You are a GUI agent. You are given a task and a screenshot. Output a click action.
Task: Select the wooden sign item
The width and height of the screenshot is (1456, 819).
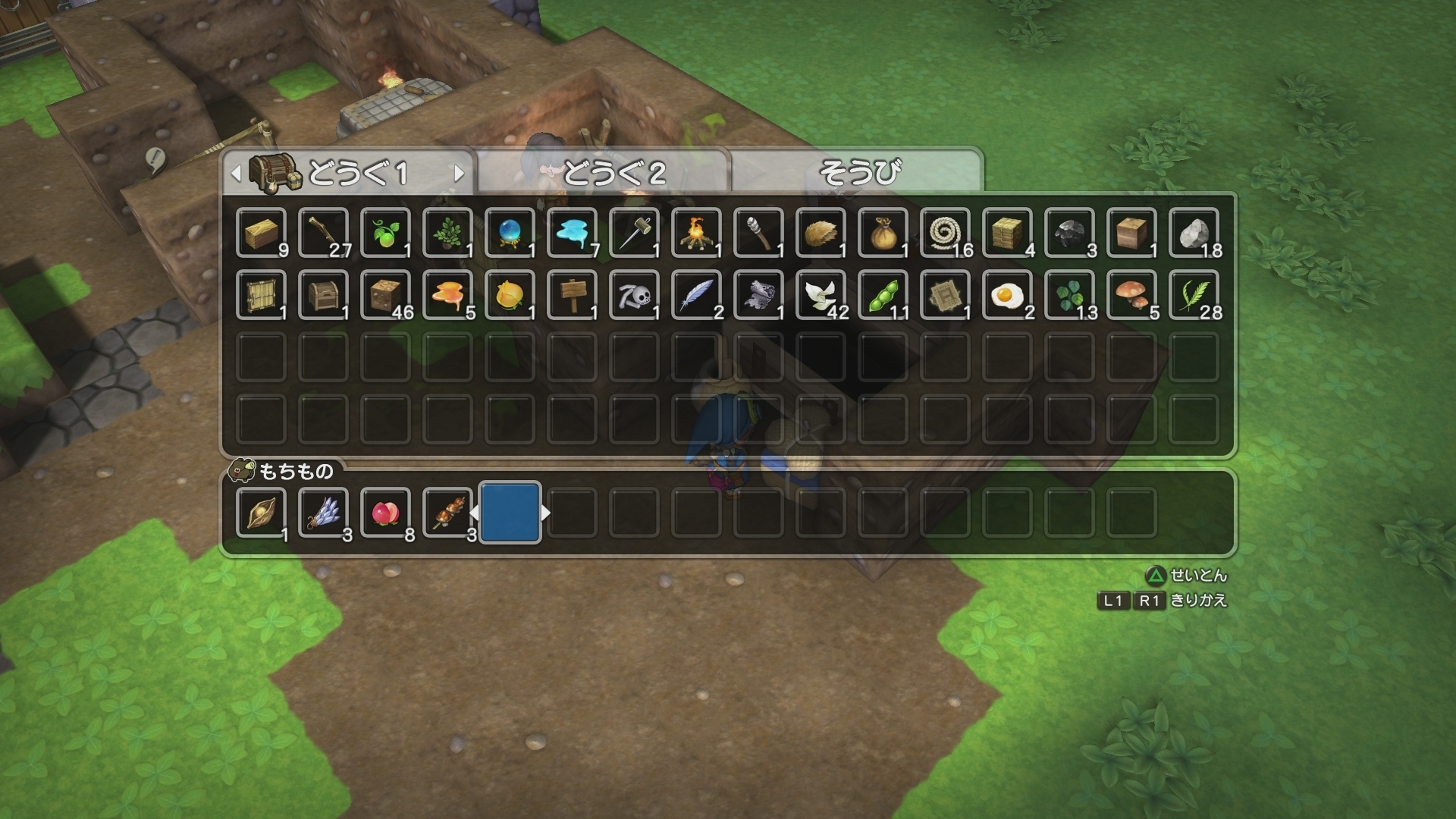573,296
